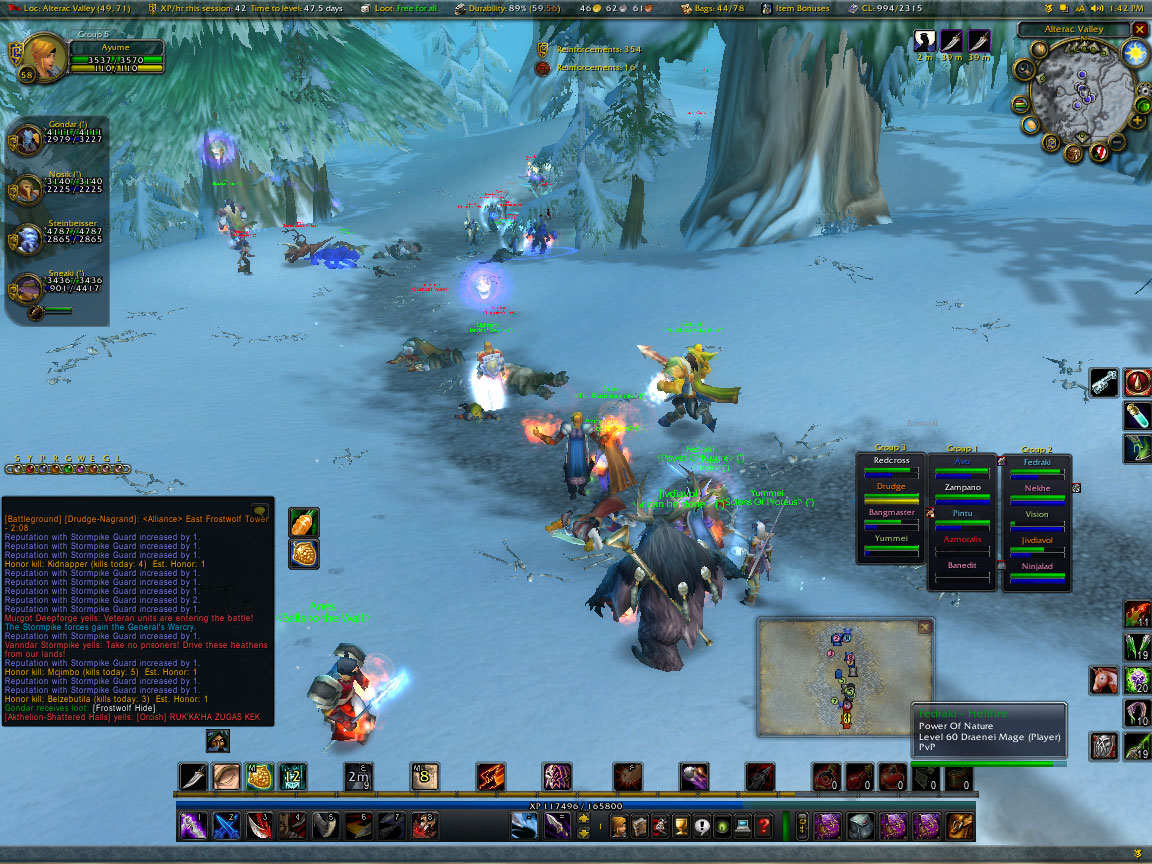Use the crossed blue swords ability
Viewport: 1152px width, 864px height.
pos(226,826)
